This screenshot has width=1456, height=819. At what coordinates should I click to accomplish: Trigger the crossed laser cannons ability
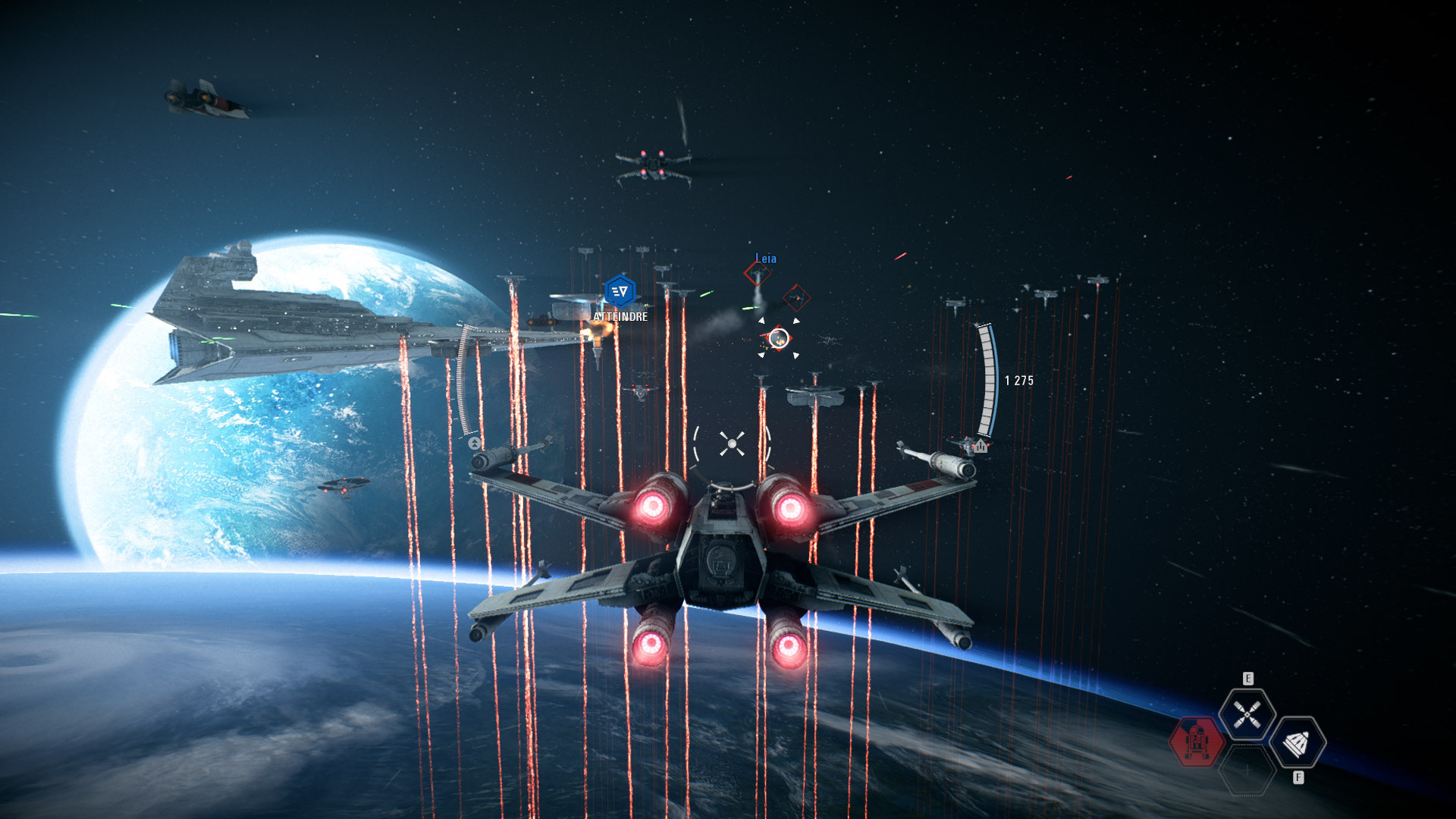(1247, 714)
